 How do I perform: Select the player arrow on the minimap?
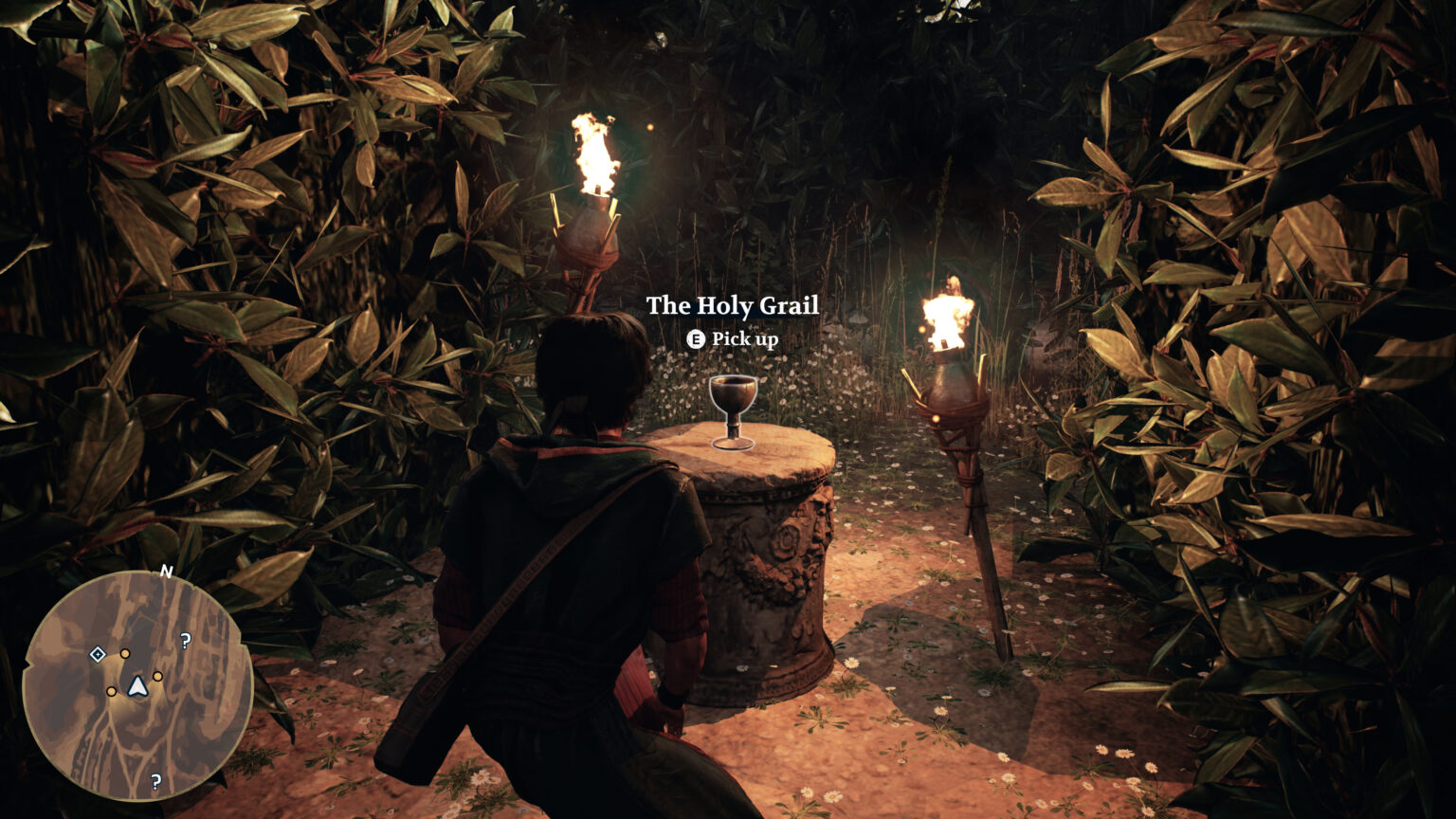point(136,687)
